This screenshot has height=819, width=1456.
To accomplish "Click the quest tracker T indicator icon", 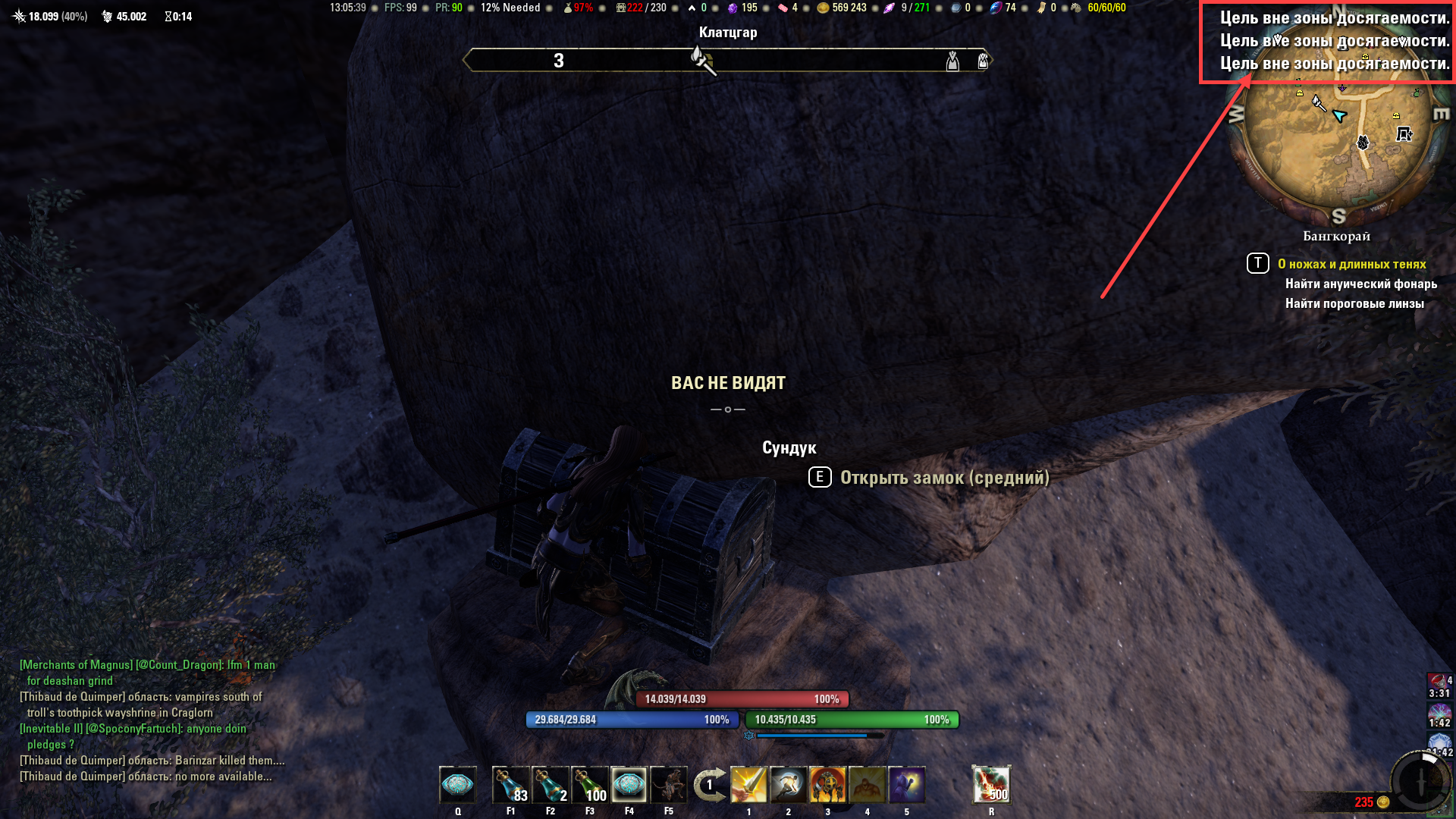I will tap(1257, 263).
